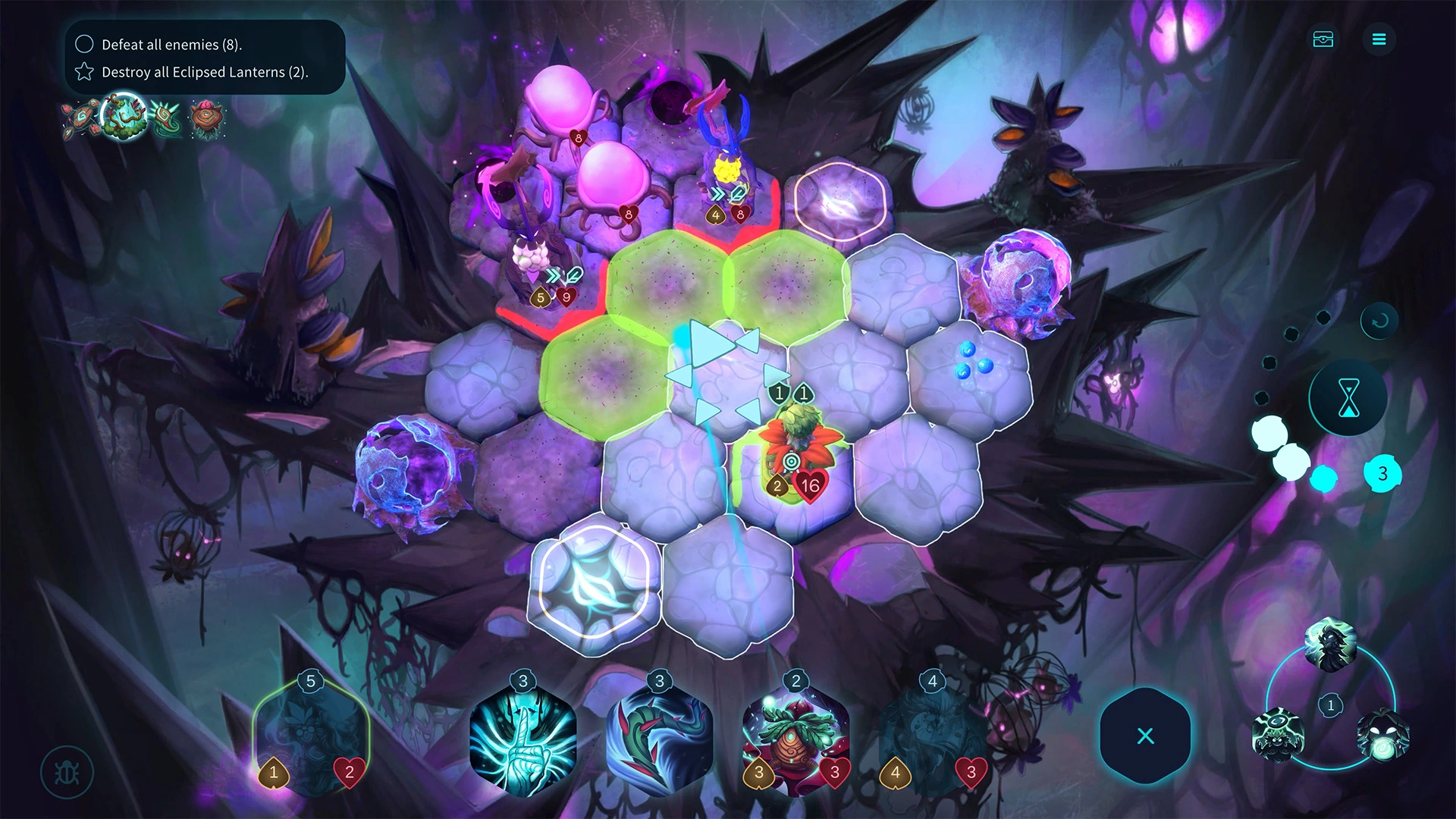End turn with the hourglass button
Viewport: 1456px width, 819px height.
pos(1348,397)
